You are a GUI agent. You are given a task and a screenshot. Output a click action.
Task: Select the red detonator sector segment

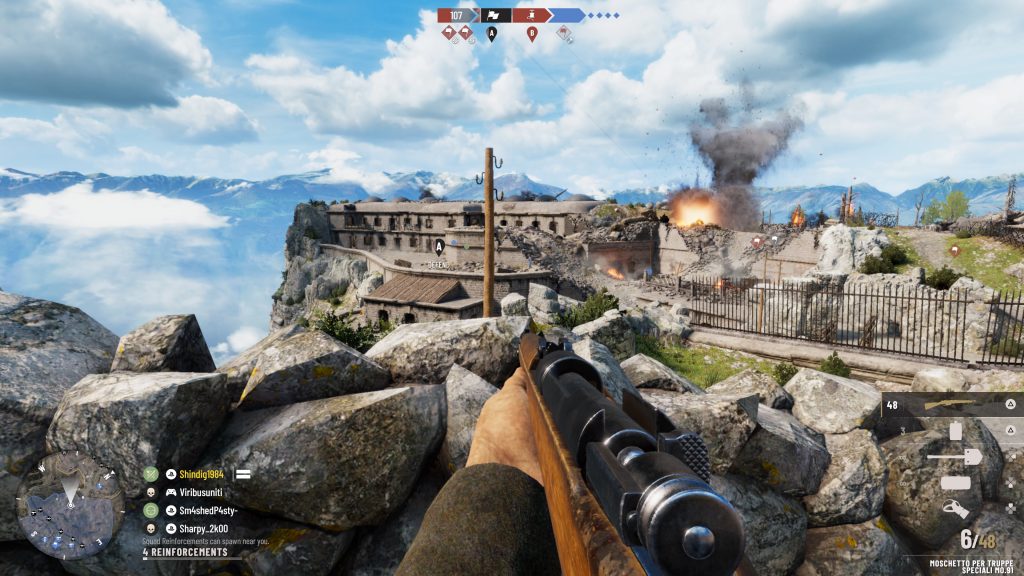[x=531, y=15]
